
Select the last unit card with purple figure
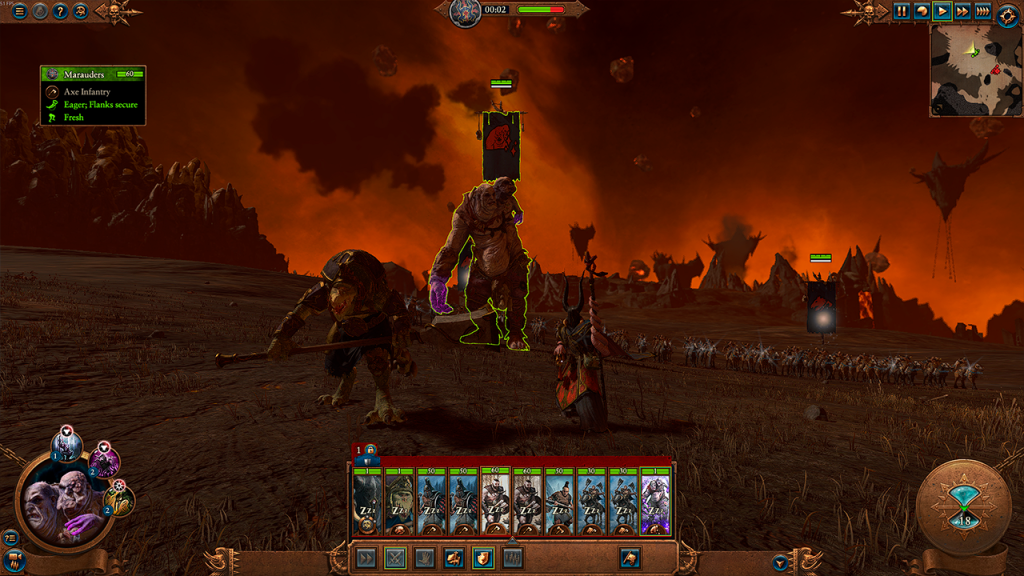pos(655,503)
